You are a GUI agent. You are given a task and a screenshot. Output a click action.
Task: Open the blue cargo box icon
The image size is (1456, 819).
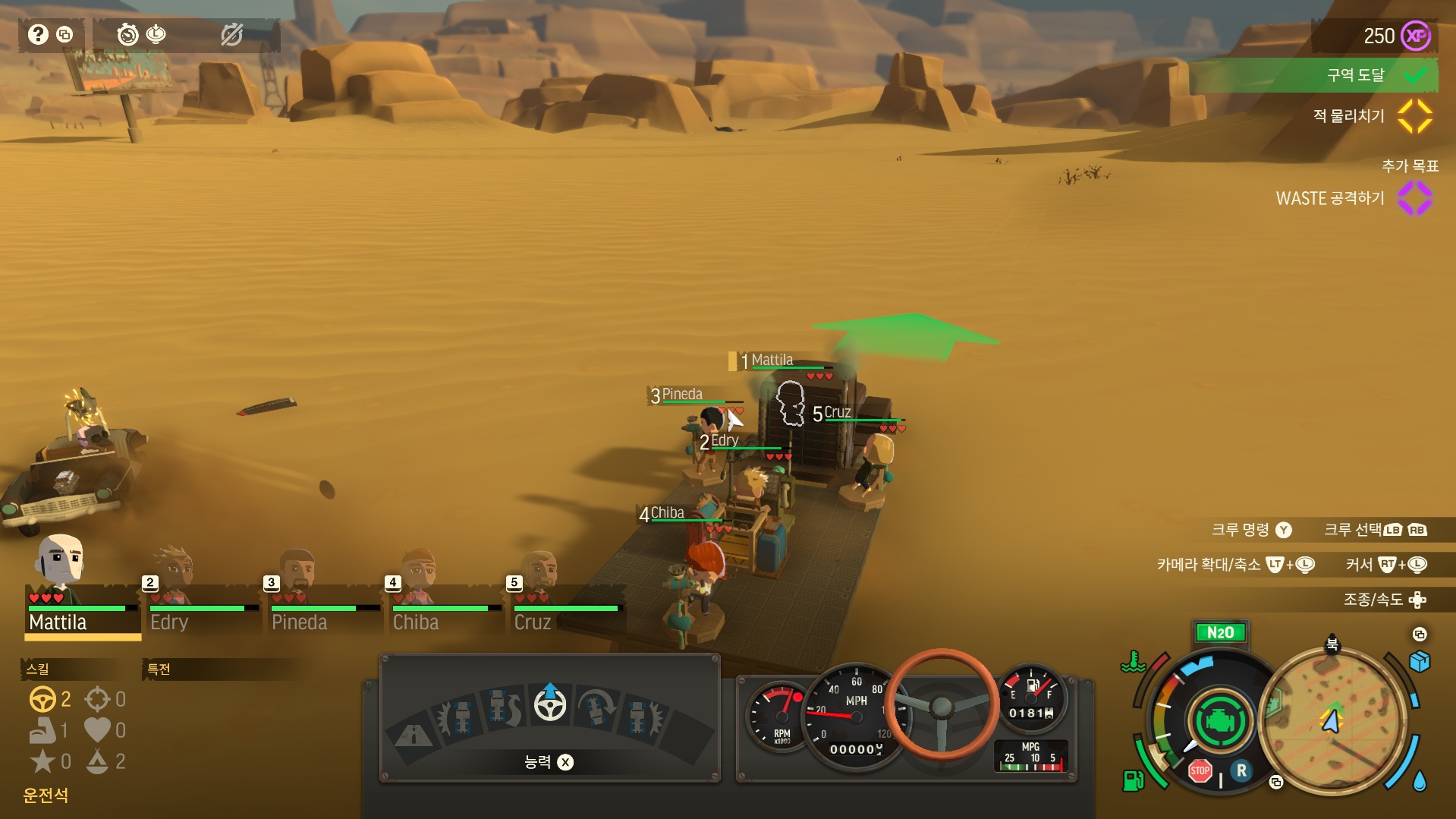1419,662
